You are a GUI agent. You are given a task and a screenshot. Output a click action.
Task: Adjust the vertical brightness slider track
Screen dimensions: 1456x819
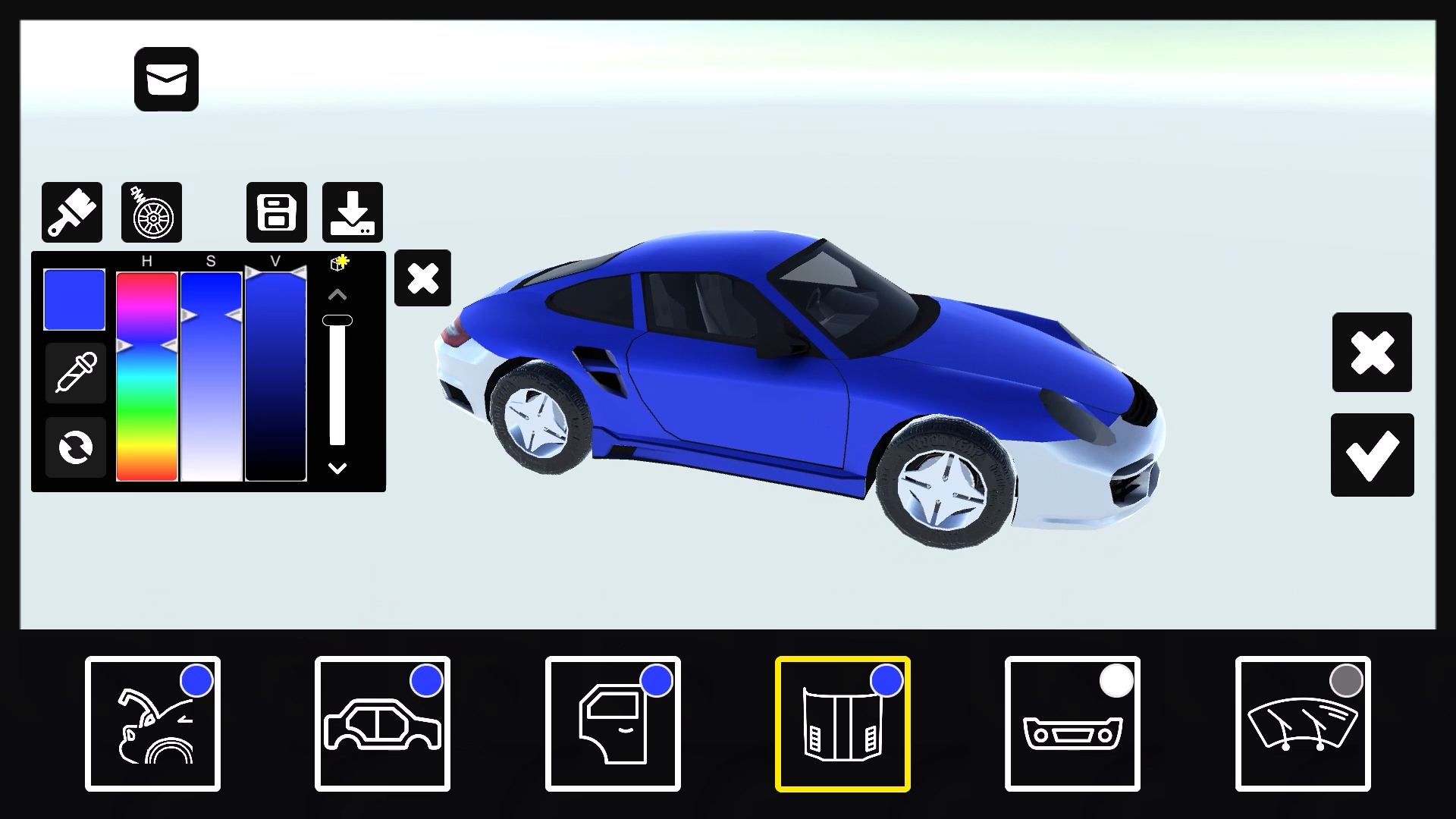pyautogui.click(x=336, y=379)
